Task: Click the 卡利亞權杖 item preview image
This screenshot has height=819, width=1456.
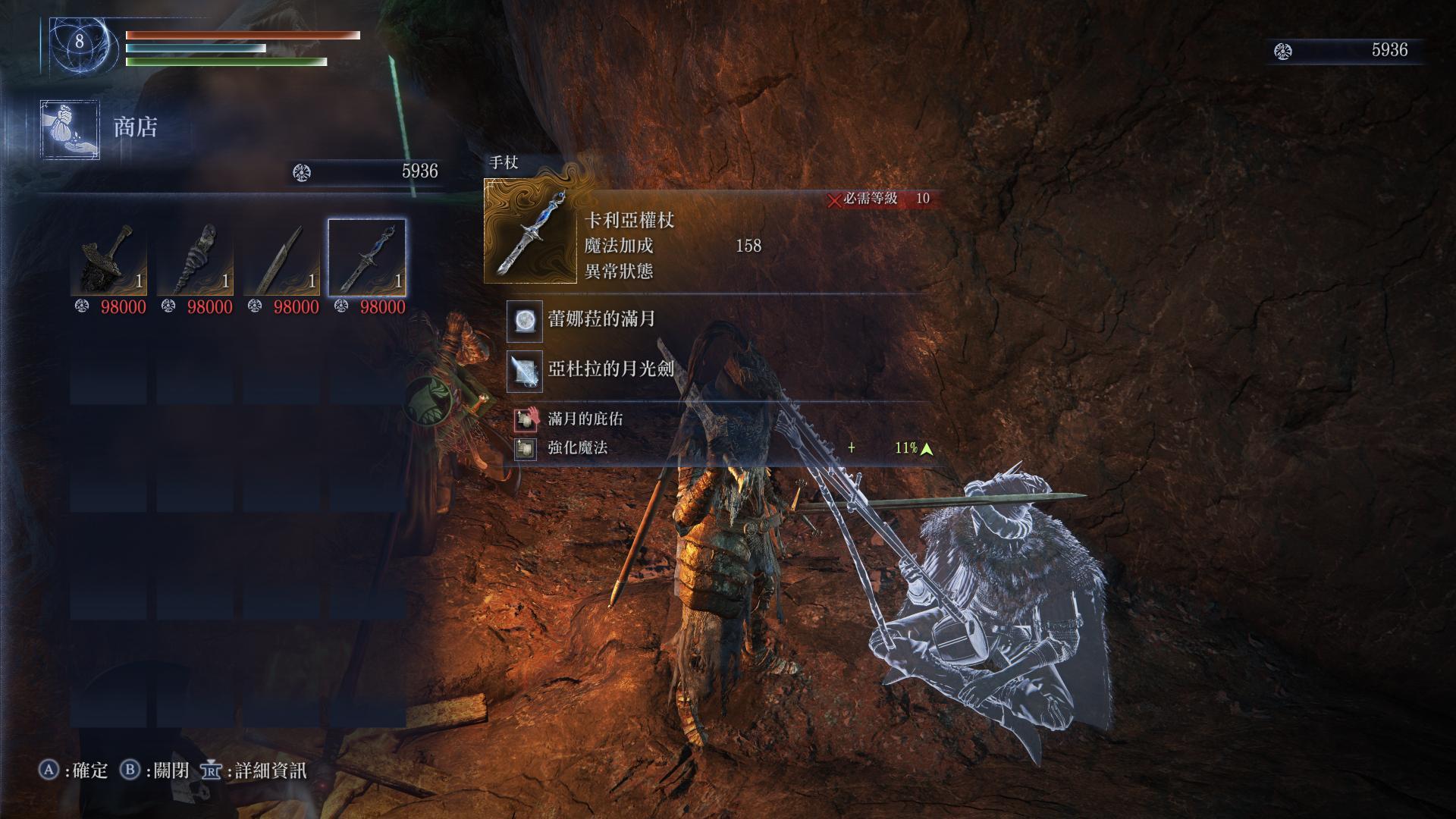Action: 530,231
